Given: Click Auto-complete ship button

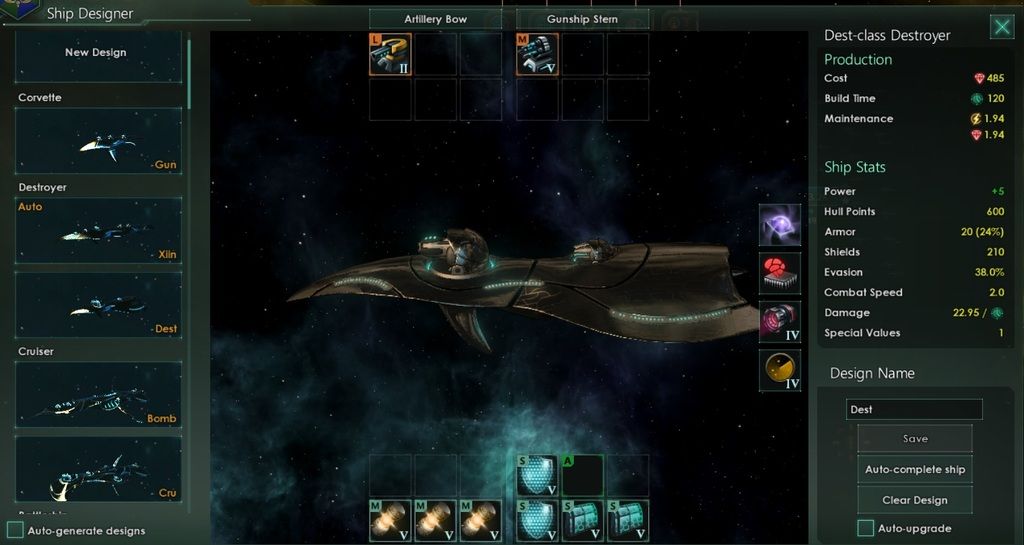Looking at the screenshot, I should coord(914,469).
